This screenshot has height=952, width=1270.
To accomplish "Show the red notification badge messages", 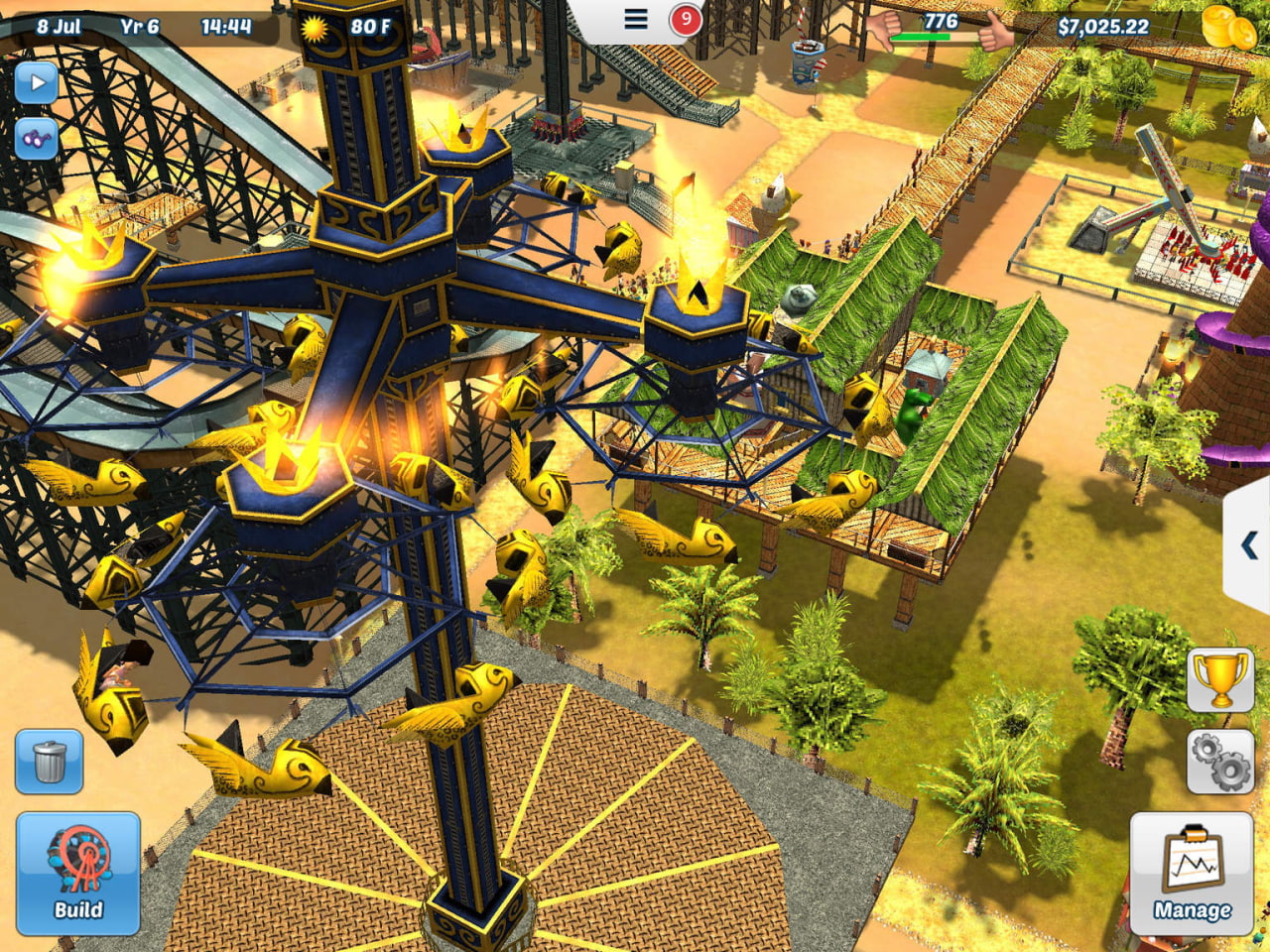I will pyautogui.click(x=685, y=19).
